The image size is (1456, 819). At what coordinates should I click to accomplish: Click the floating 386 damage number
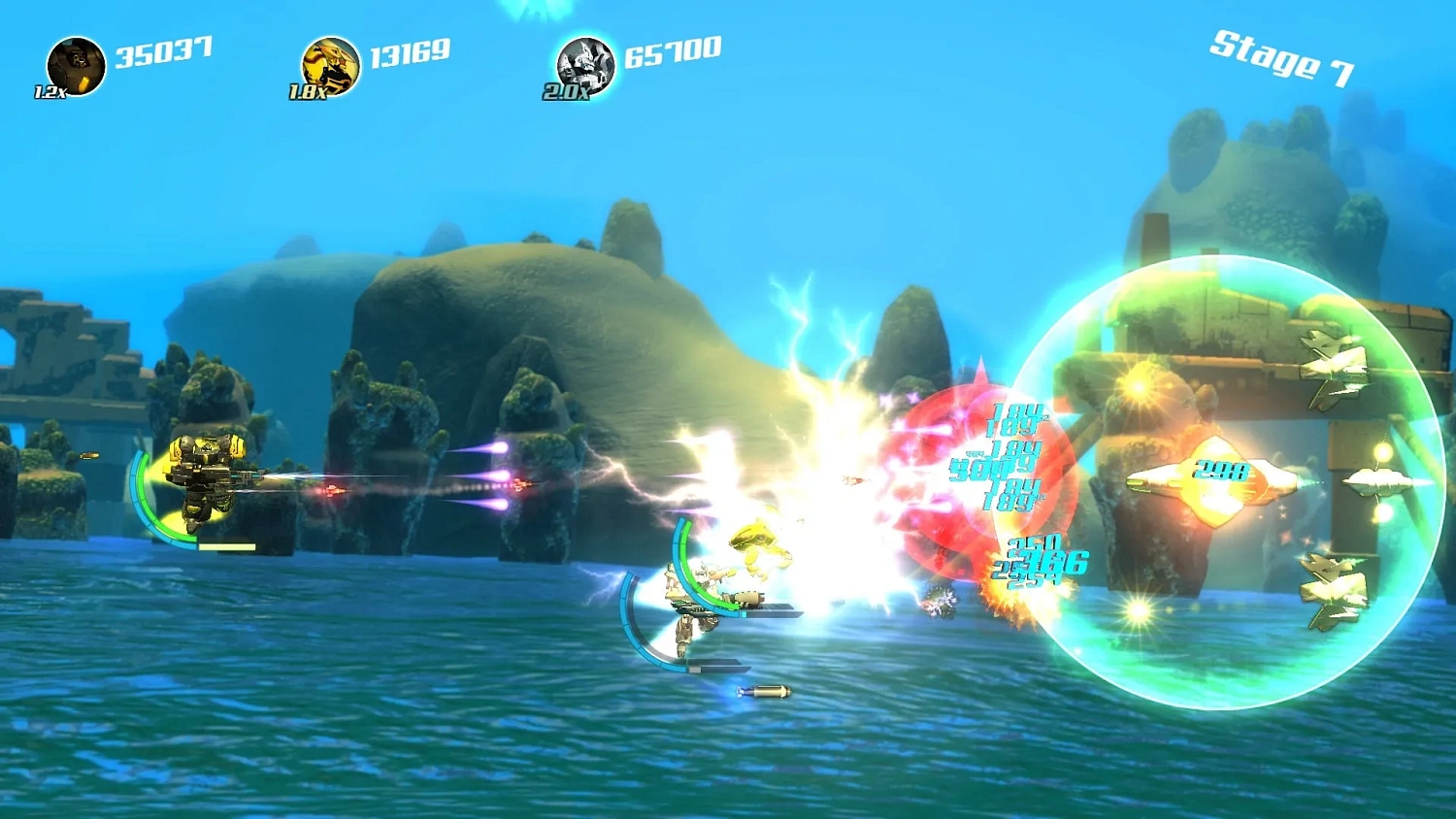click(x=1048, y=561)
